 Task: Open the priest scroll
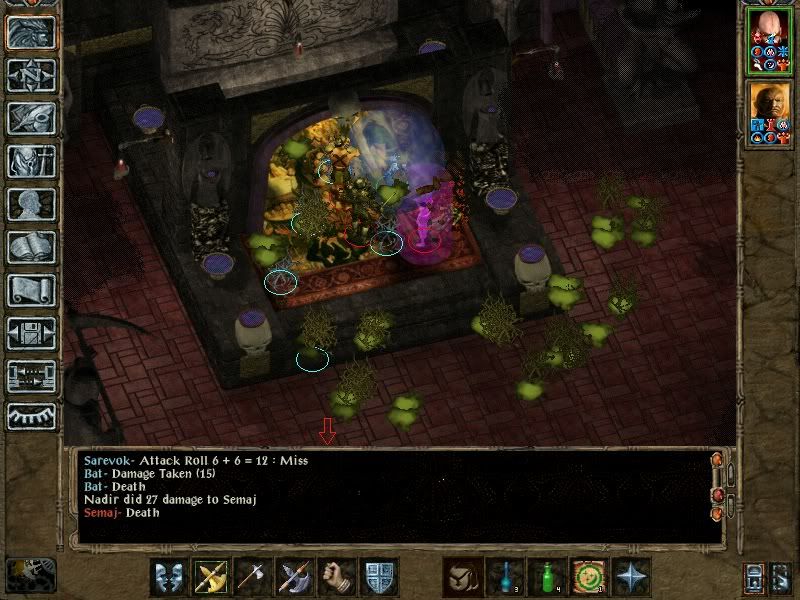tap(31, 290)
